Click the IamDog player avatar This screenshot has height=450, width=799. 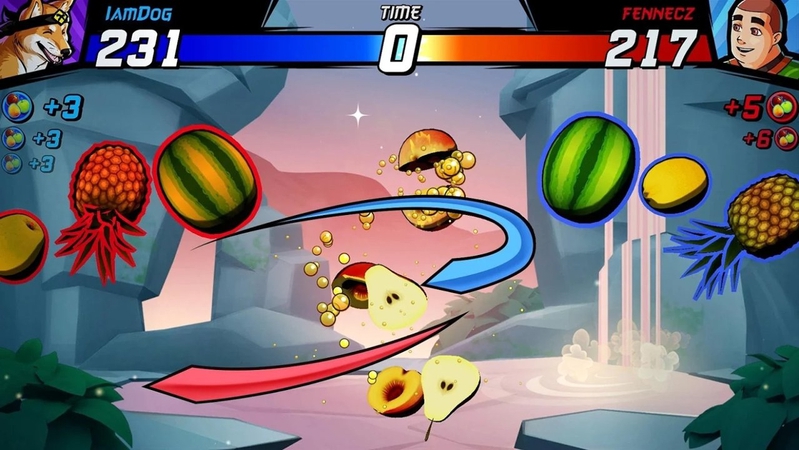pyautogui.click(x=37, y=38)
